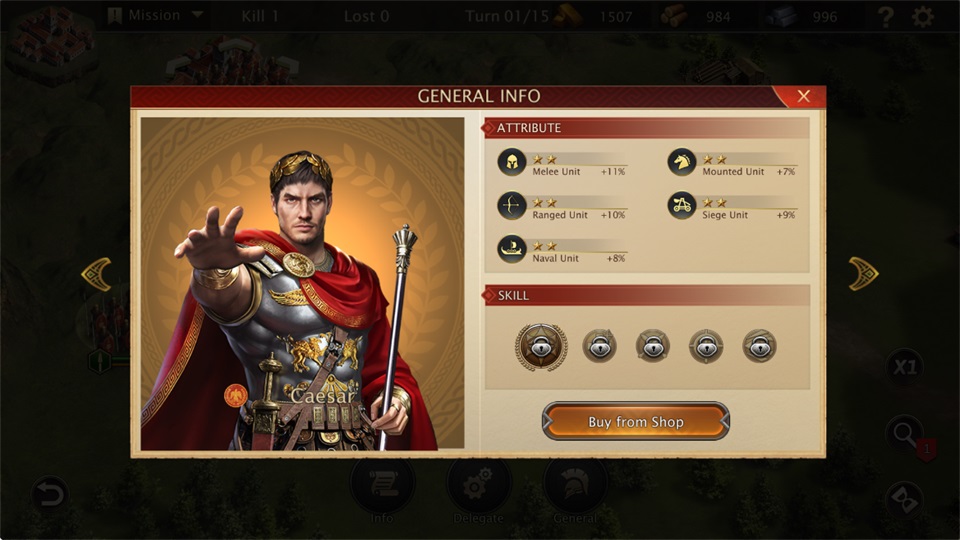Image resolution: width=960 pixels, height=540 pixels.
Task: Close the General Info window
Action: pos(803,97)
